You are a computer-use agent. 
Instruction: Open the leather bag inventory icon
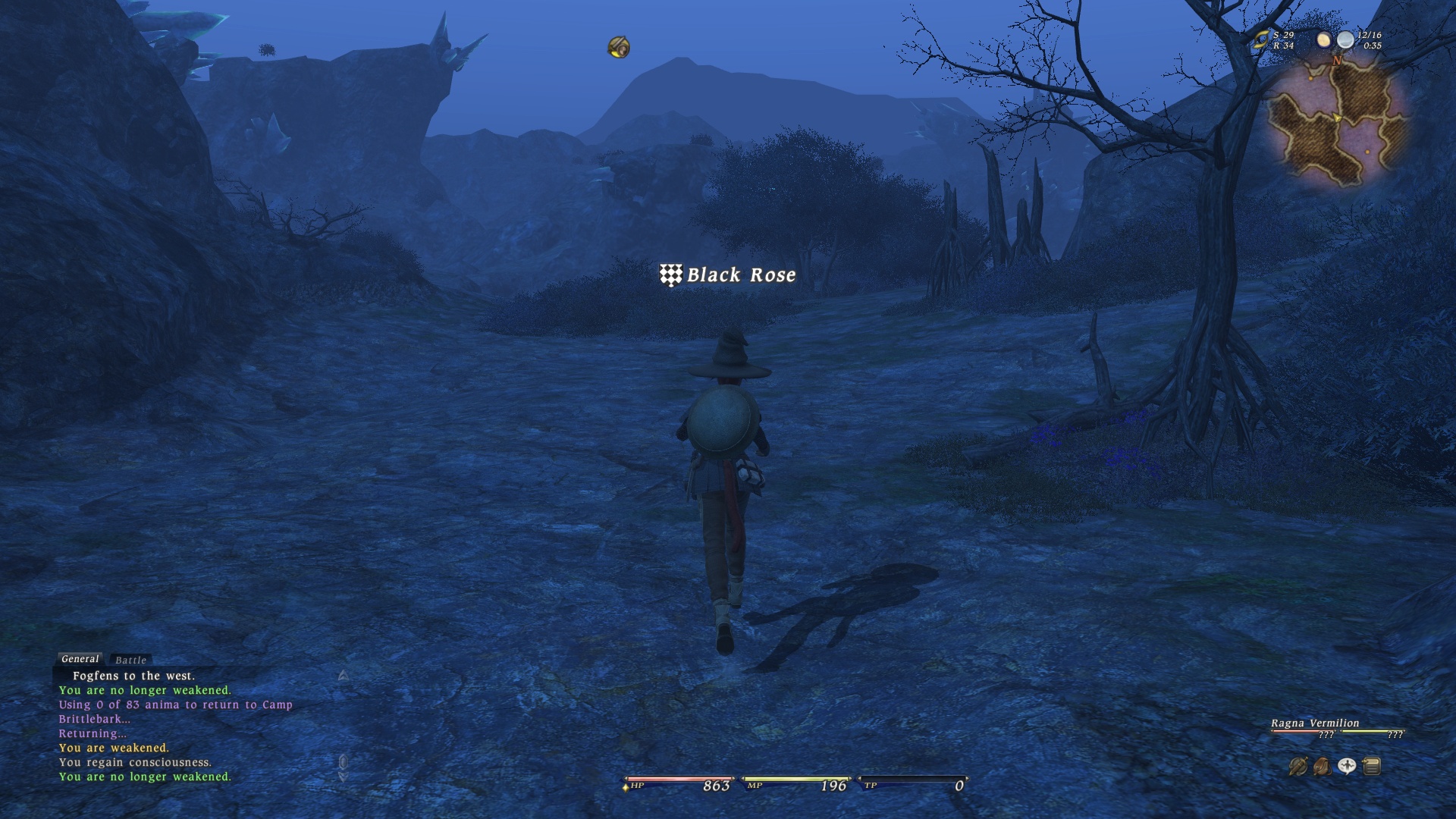[1322, 767]
